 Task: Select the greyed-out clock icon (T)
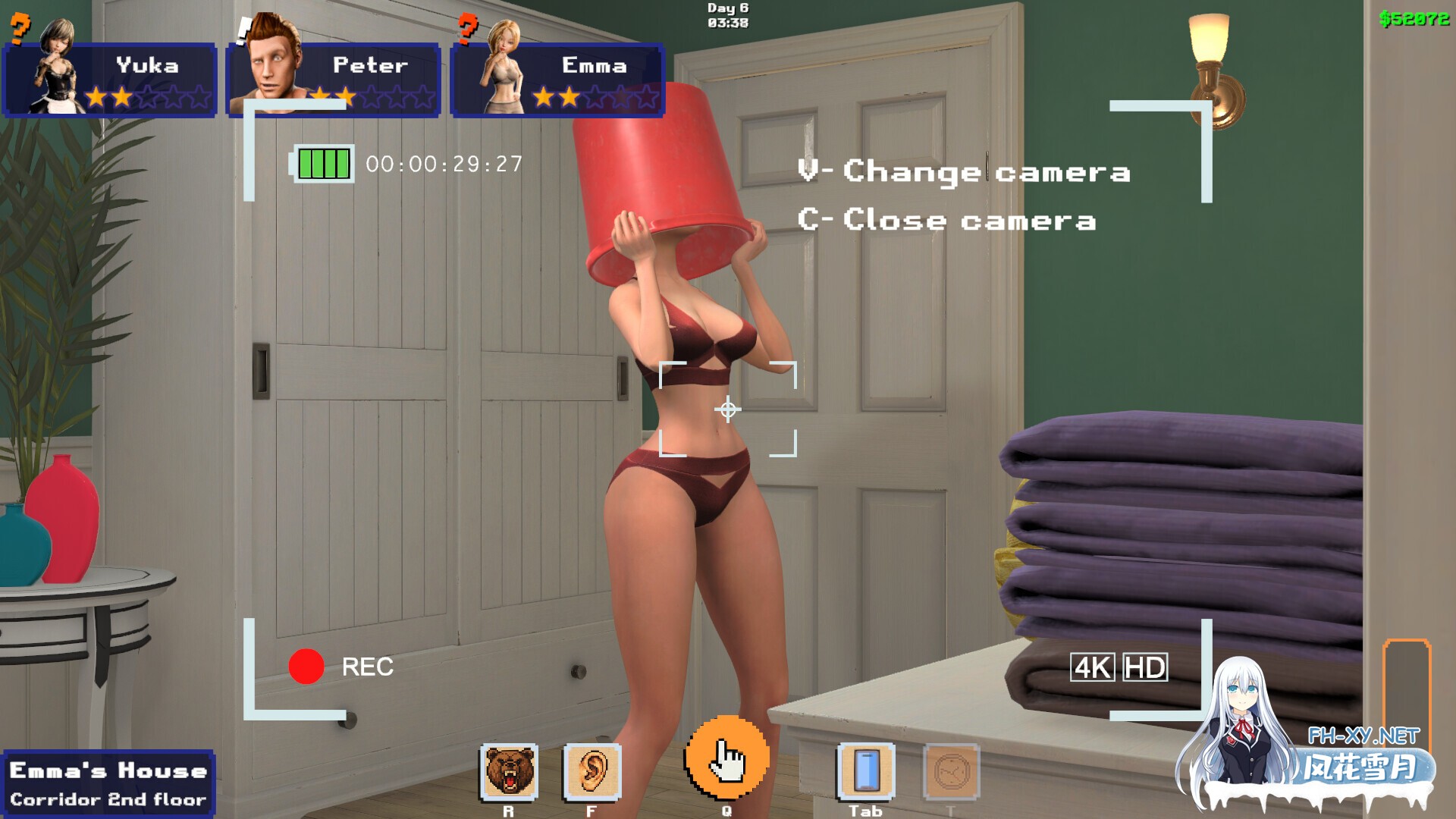pyautogui.click(x=952, y=771)
